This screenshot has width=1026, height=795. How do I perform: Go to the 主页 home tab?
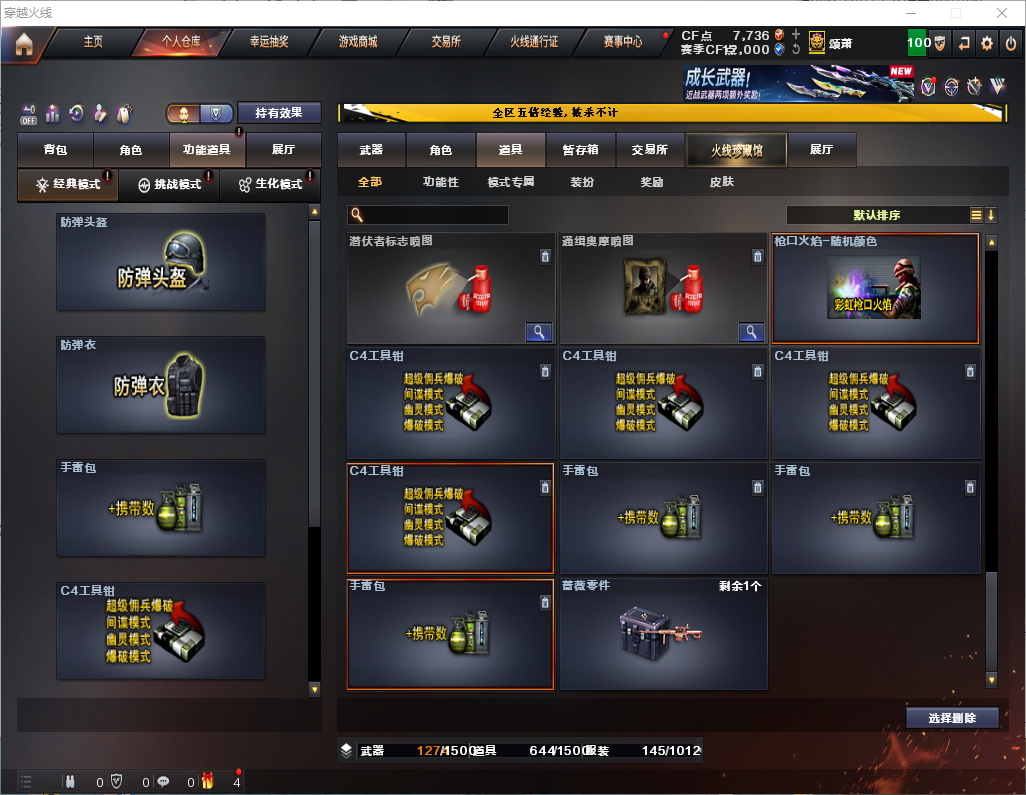(x=93, y=42)
